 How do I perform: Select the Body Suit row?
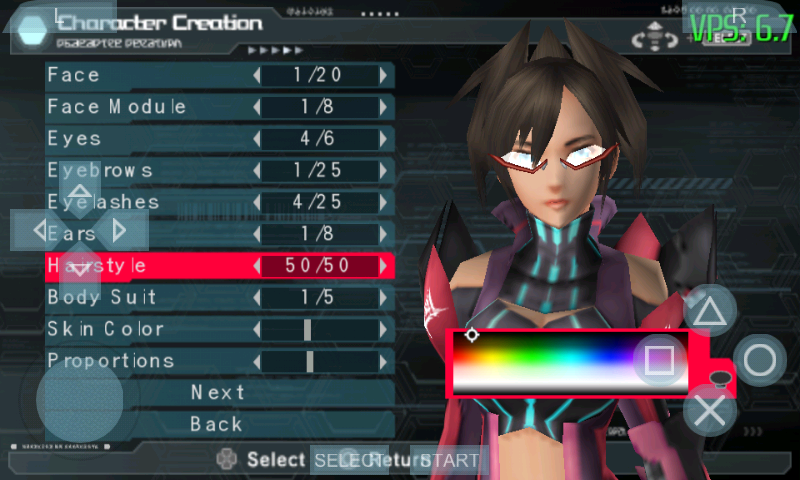150,298
